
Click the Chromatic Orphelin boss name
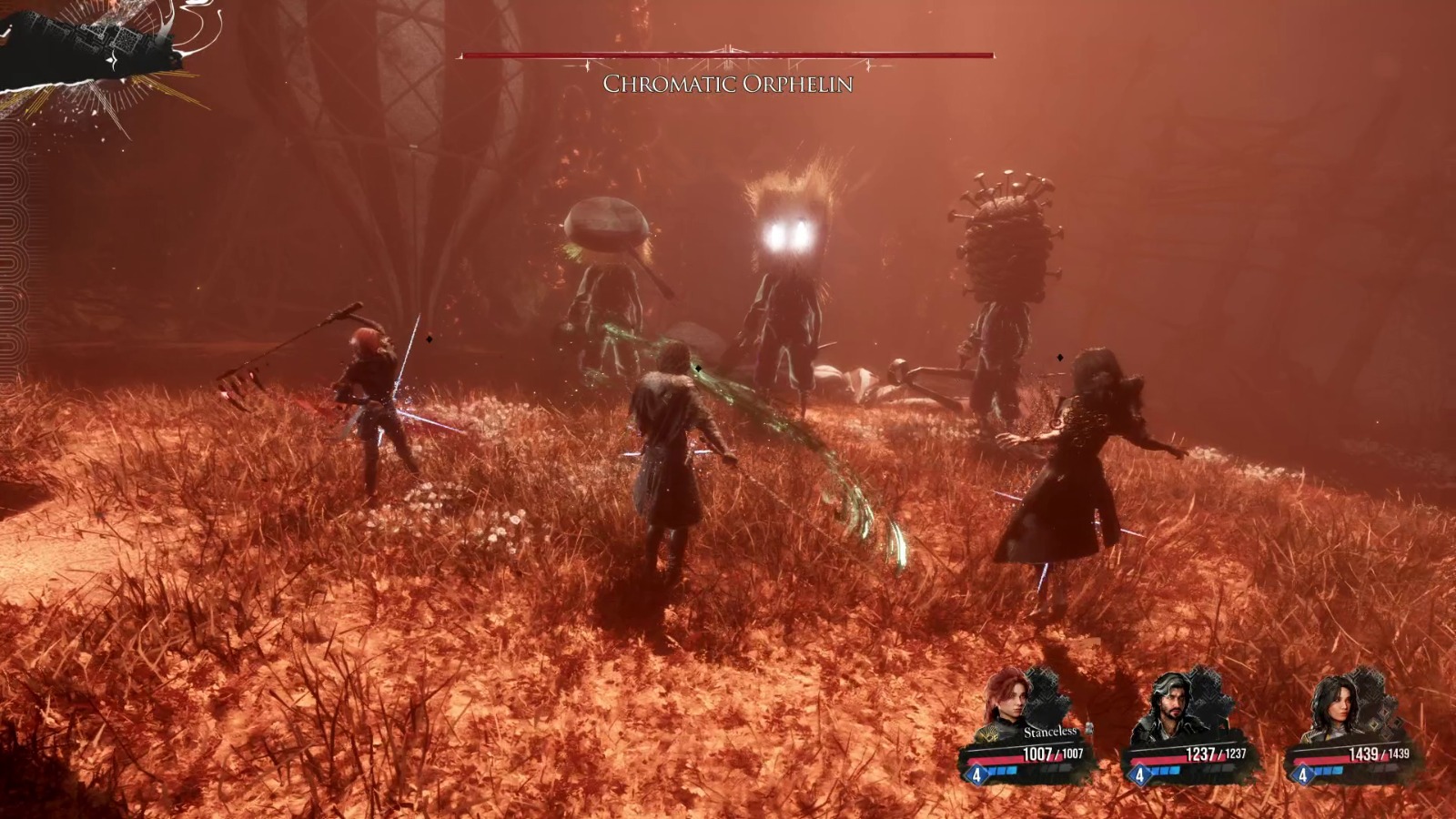728,84
